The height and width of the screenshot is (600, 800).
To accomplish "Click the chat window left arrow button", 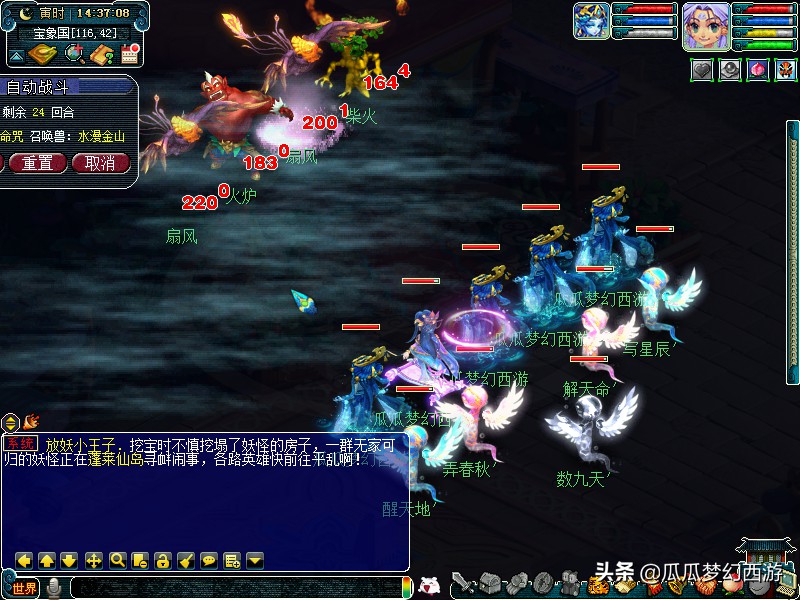I will 24,560.
